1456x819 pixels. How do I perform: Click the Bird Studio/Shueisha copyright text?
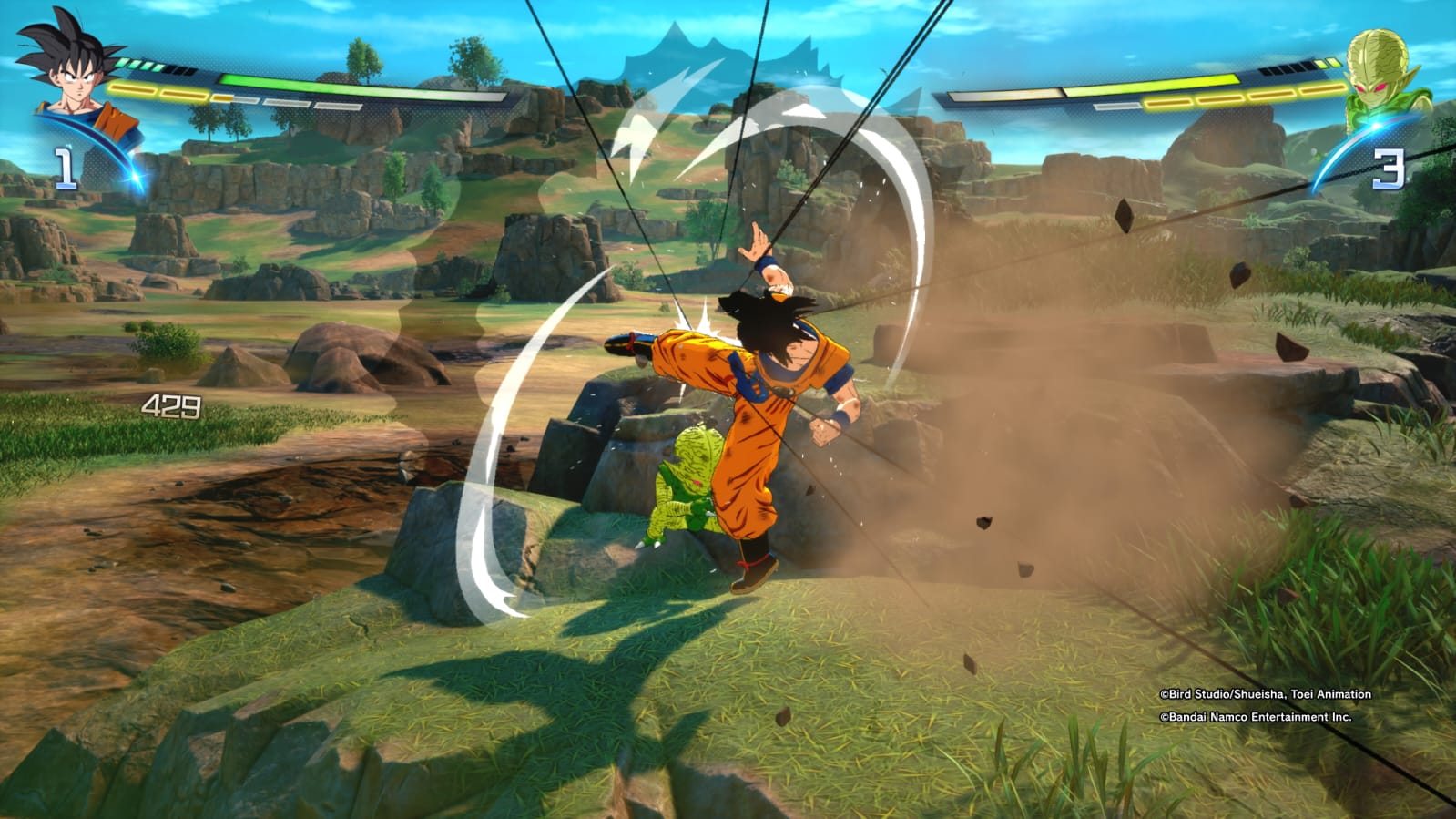click(1263, 694)
